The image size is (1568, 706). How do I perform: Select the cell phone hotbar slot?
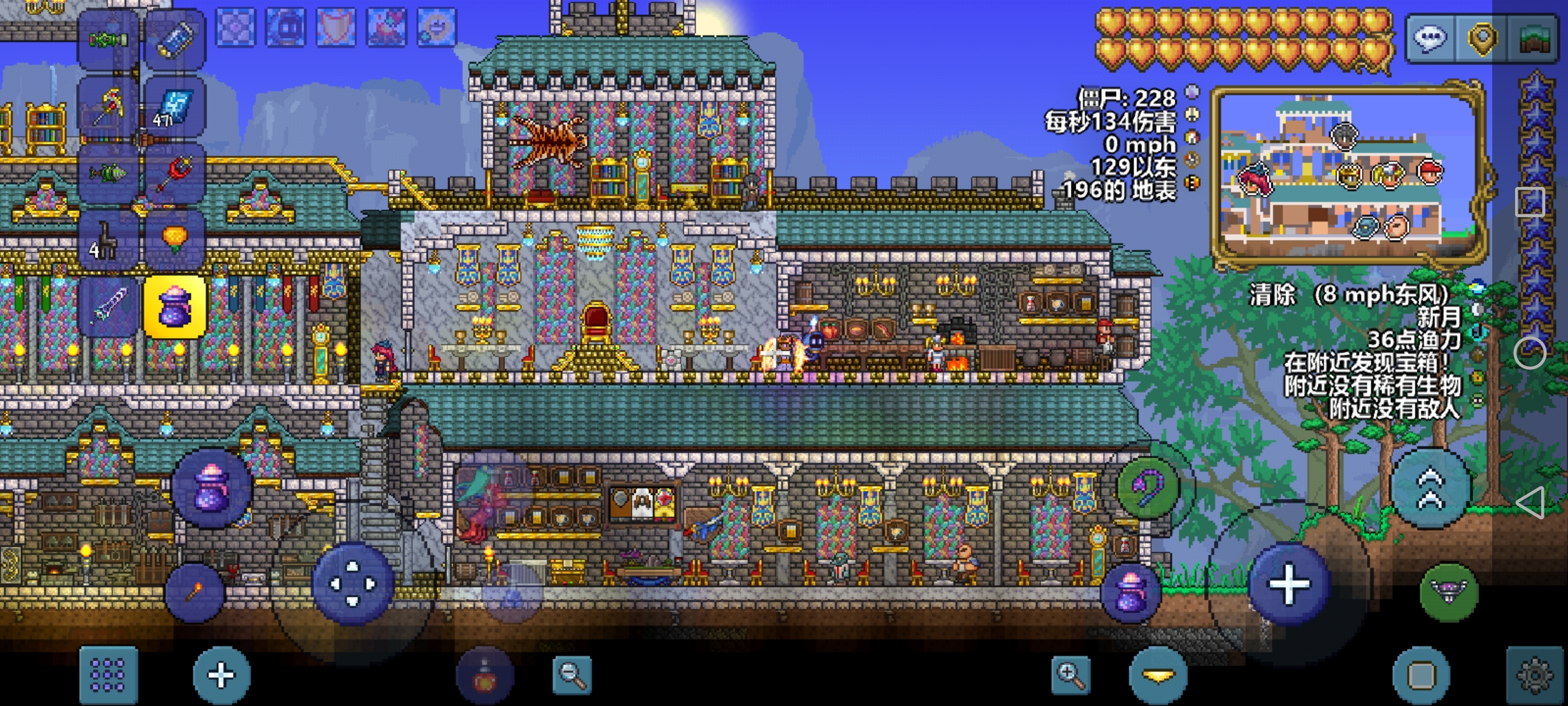pyautogui.click(x=174, y=39)
